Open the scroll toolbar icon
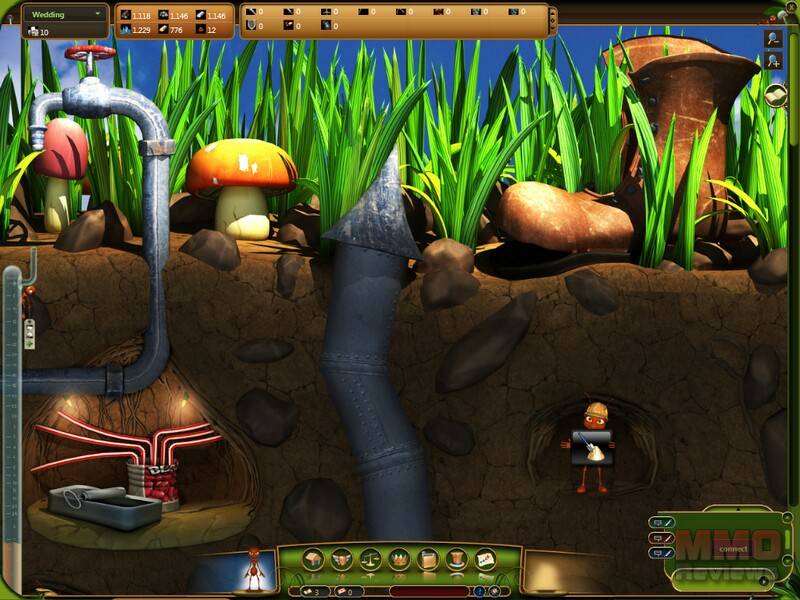Image resolution: width=800 pixels, height=600 pixels. (428, 560)
